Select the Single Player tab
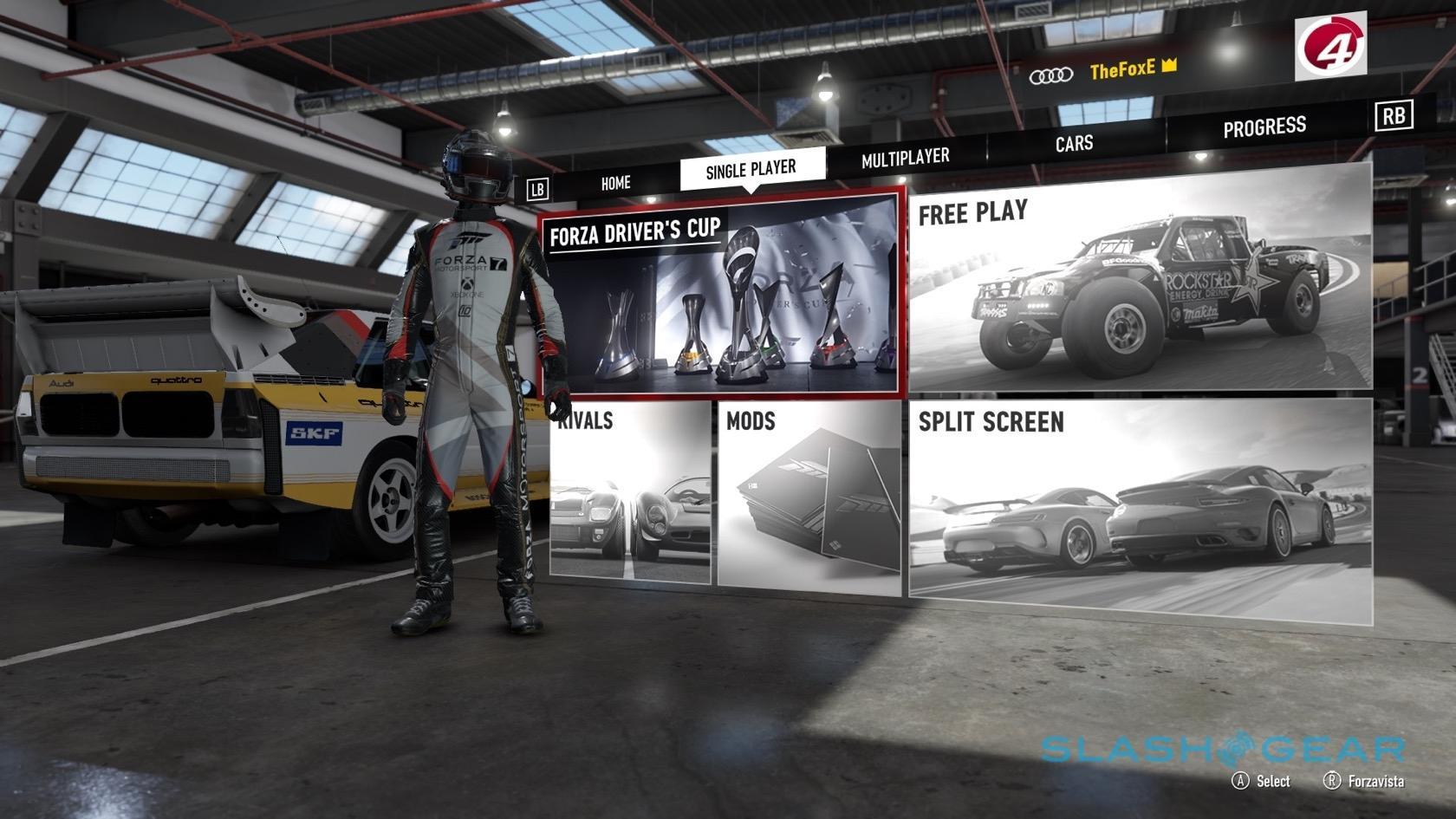Viewport: 1456px width, 819px height. pyautogui.click(x=751, y=169)
